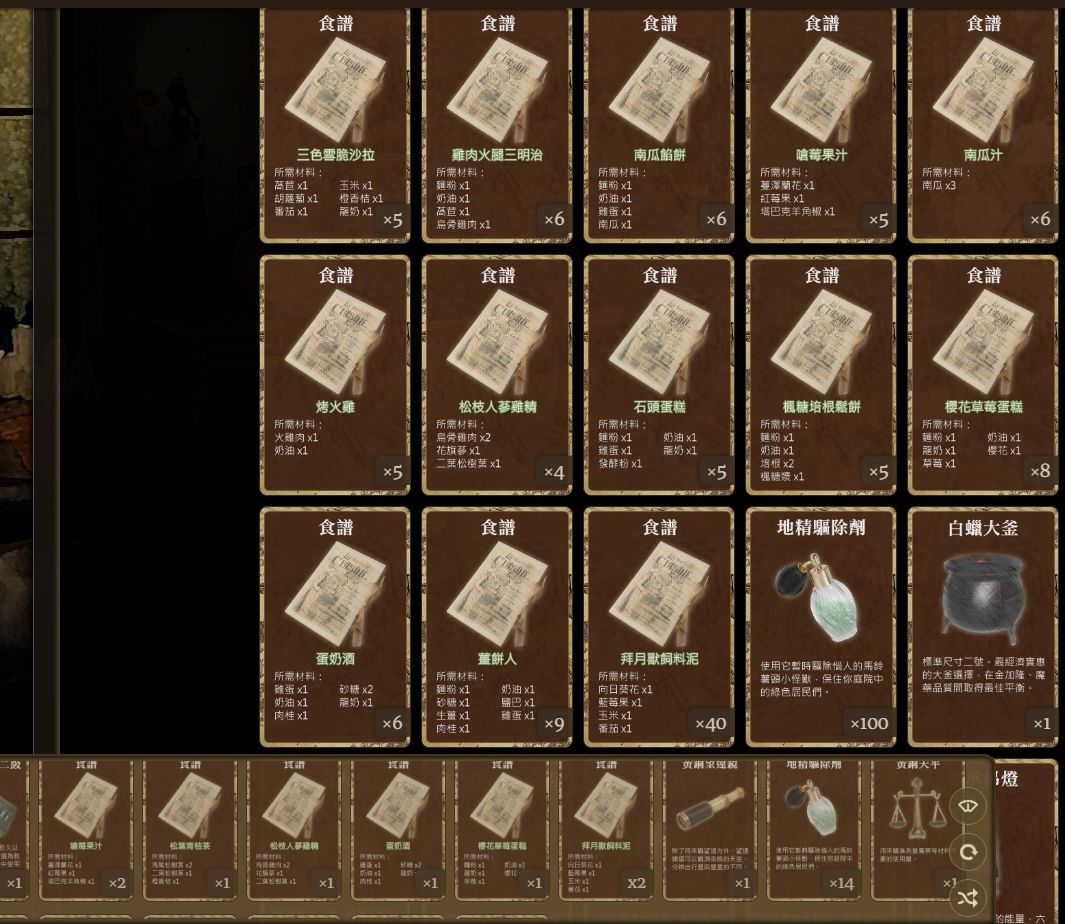Click the circular refresh arrow button

click(967, 852)
